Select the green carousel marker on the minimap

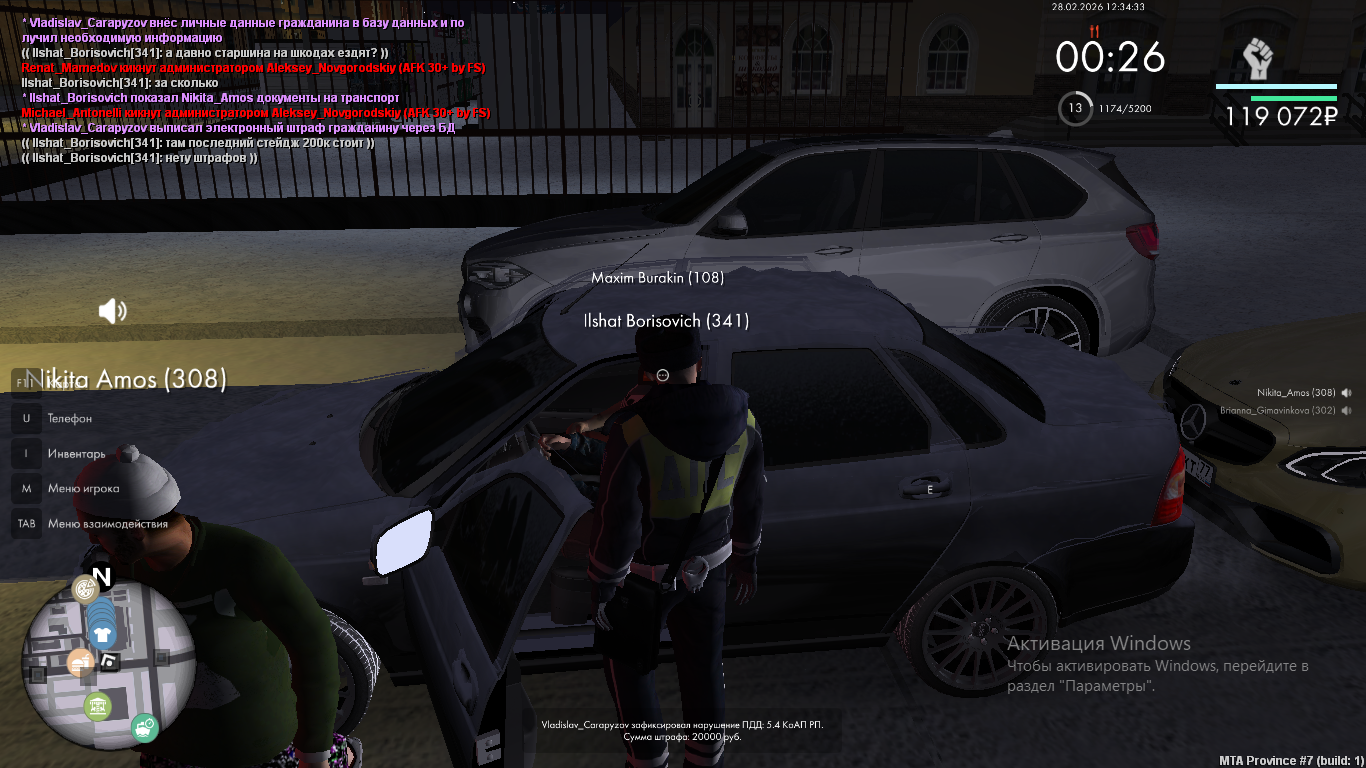click(97, 707)
